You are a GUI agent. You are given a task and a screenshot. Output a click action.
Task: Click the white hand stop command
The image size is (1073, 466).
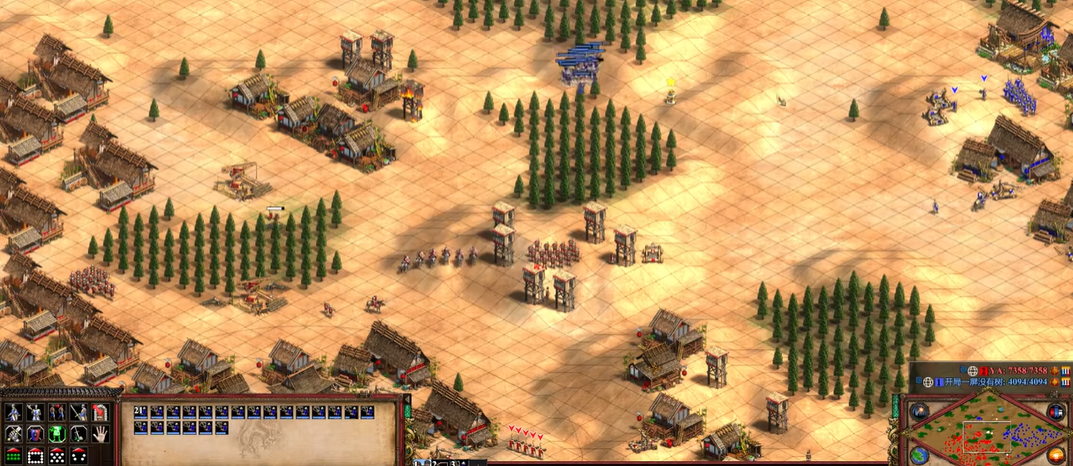tap(100, 434)
